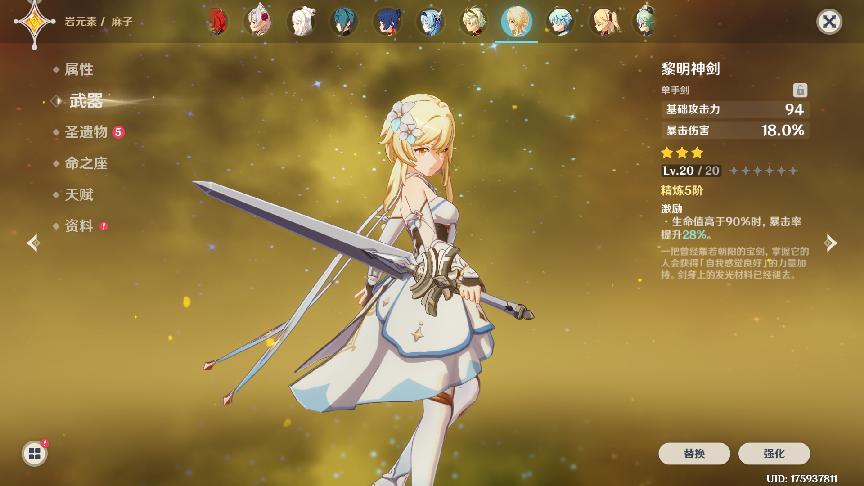Open the 属性 attributes menu

78,70
